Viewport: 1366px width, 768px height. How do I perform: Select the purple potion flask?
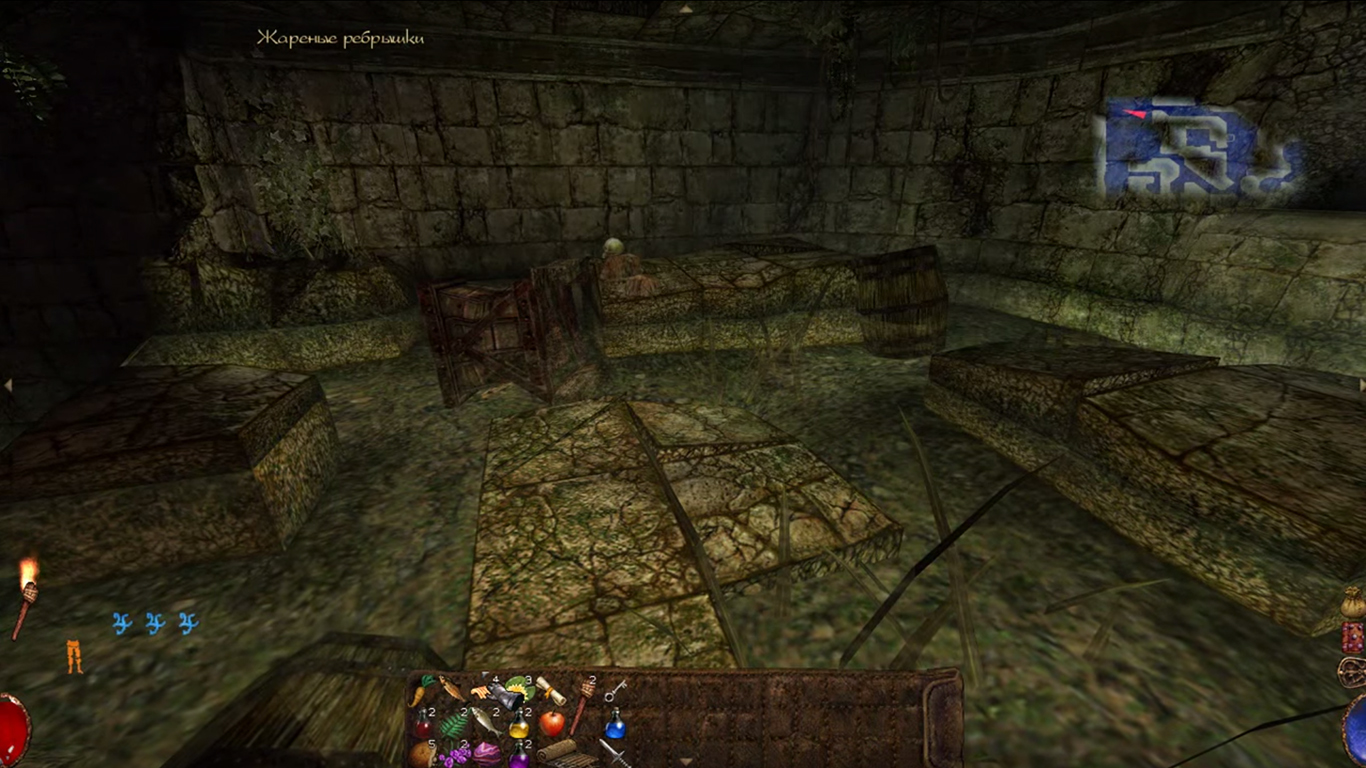pos(519,757)
